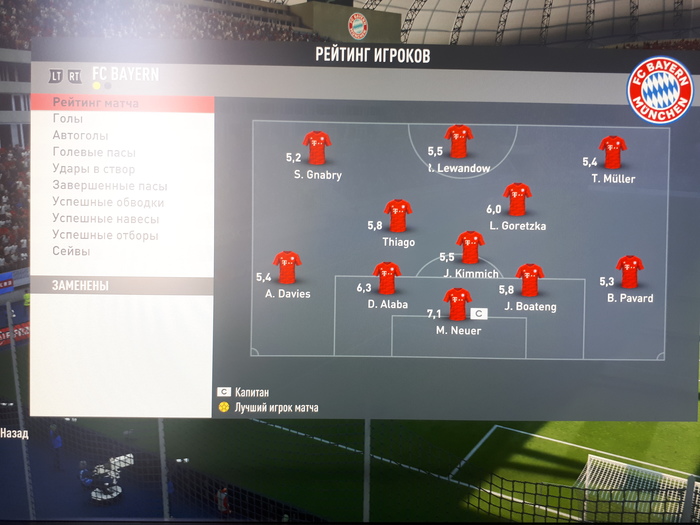Click the Назад back button
This screenshot has height=525, width=700.
[14, 434]
